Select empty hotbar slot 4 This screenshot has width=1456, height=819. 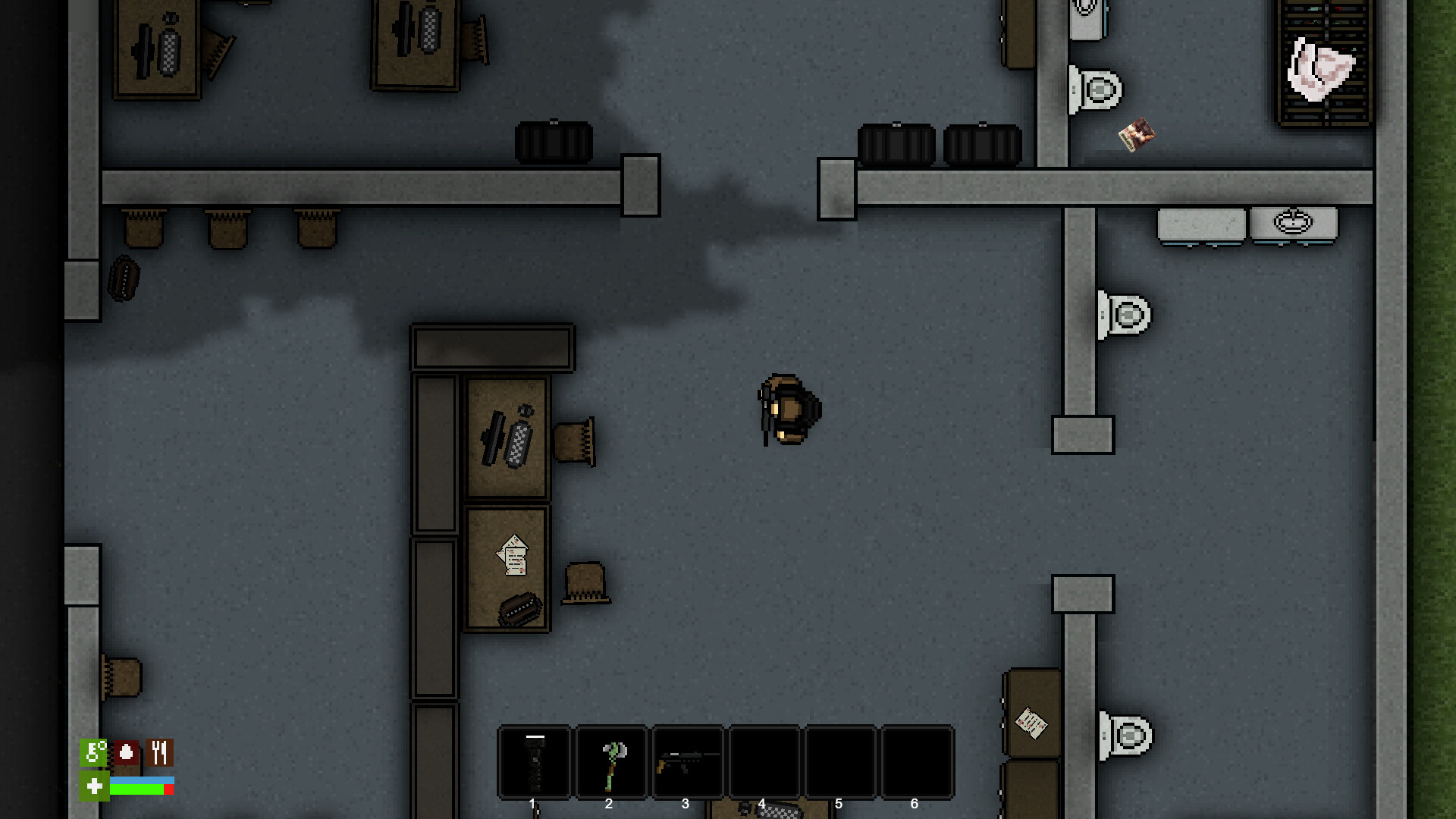[x=764, y=761]
